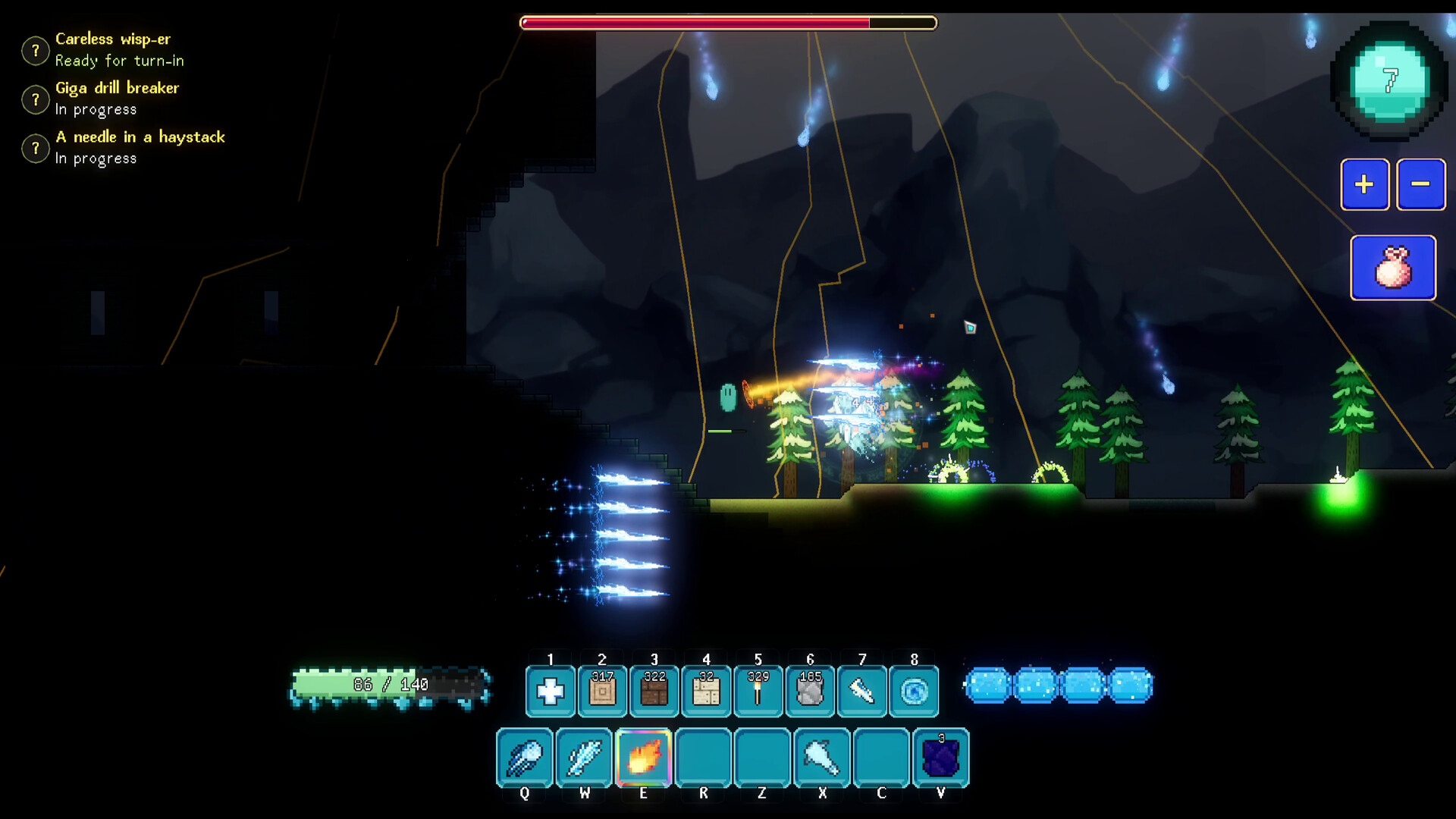1456x819 pixels.
Task: Select the dark brown brick block slot
Action: [654, 691]
